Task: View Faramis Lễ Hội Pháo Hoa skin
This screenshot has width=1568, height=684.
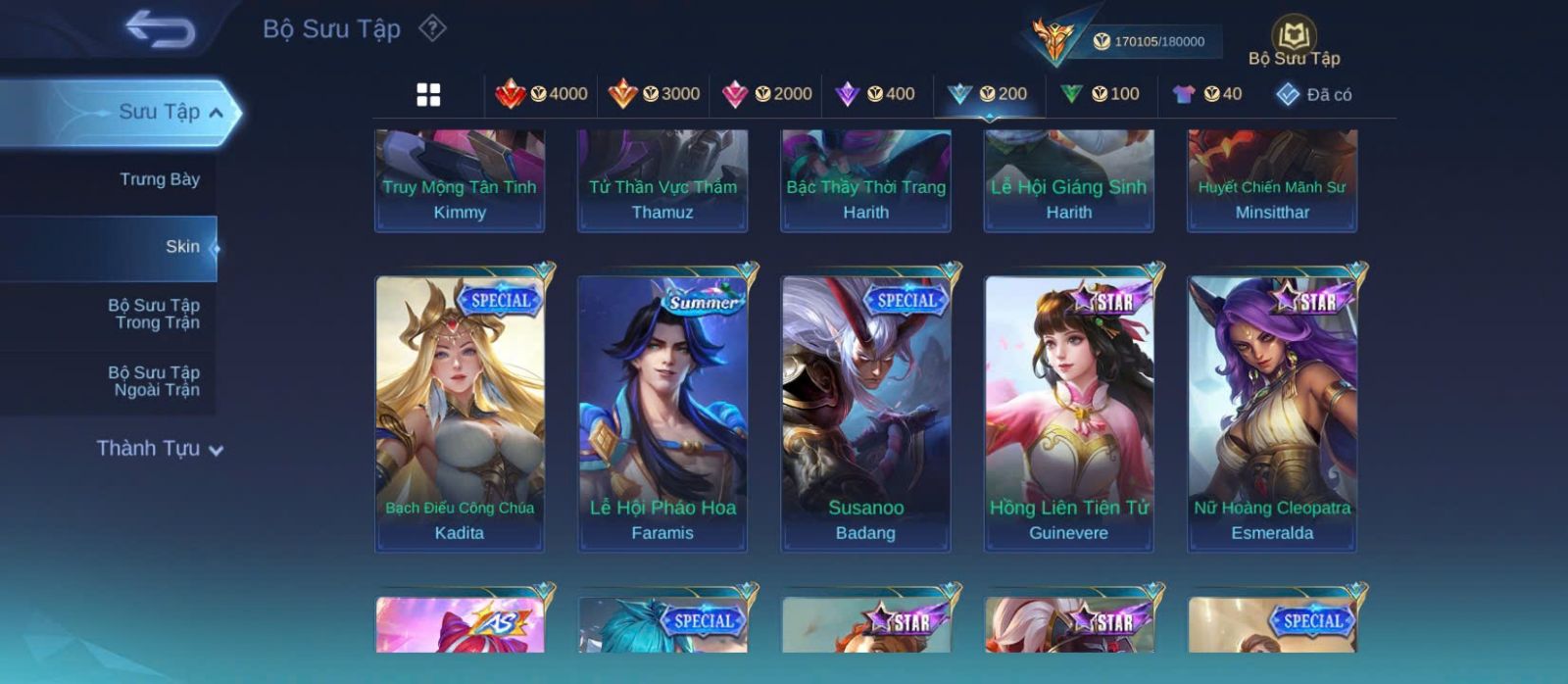Action: [662, 412]
